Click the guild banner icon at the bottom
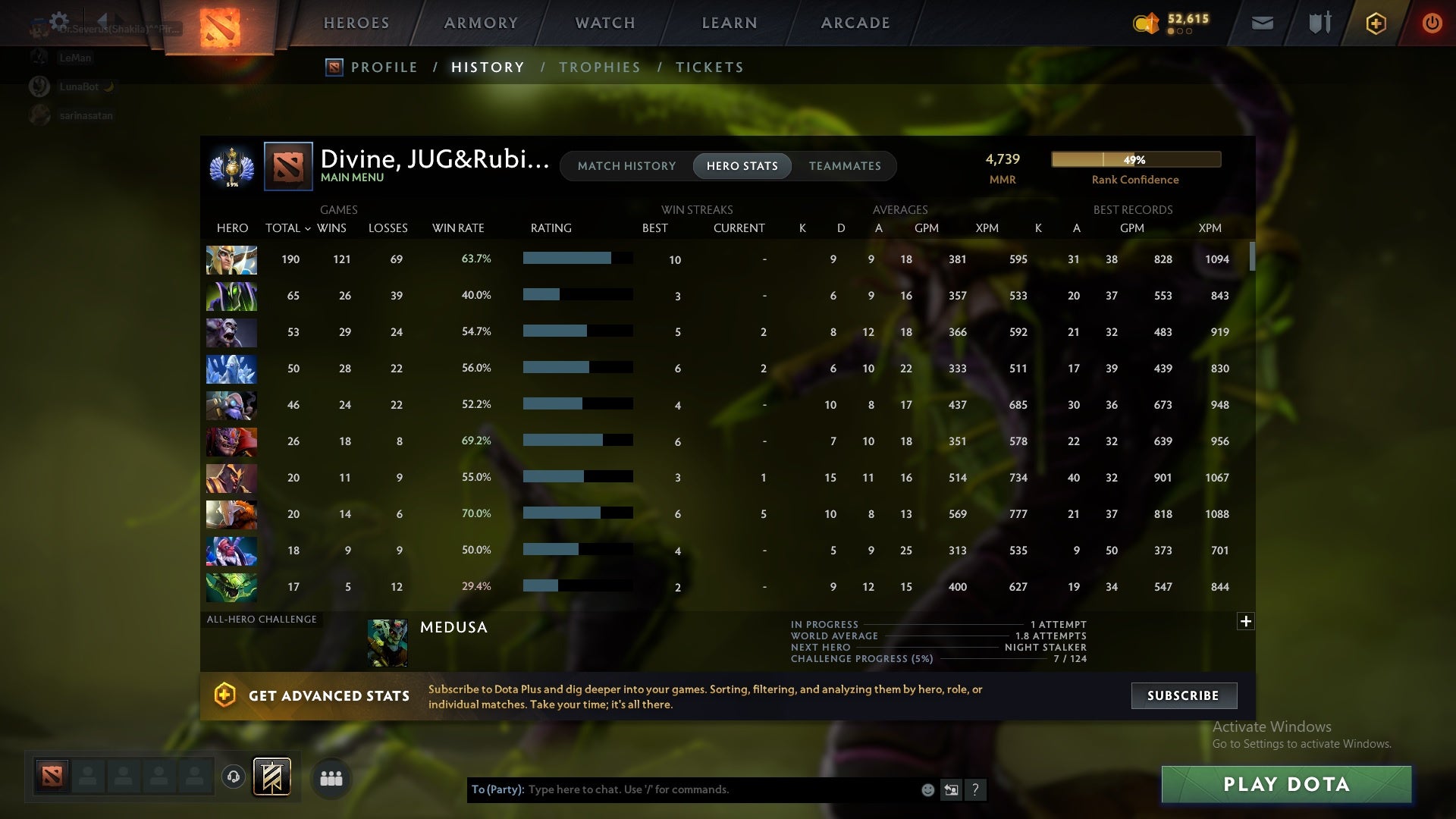 tap(270, 777)
